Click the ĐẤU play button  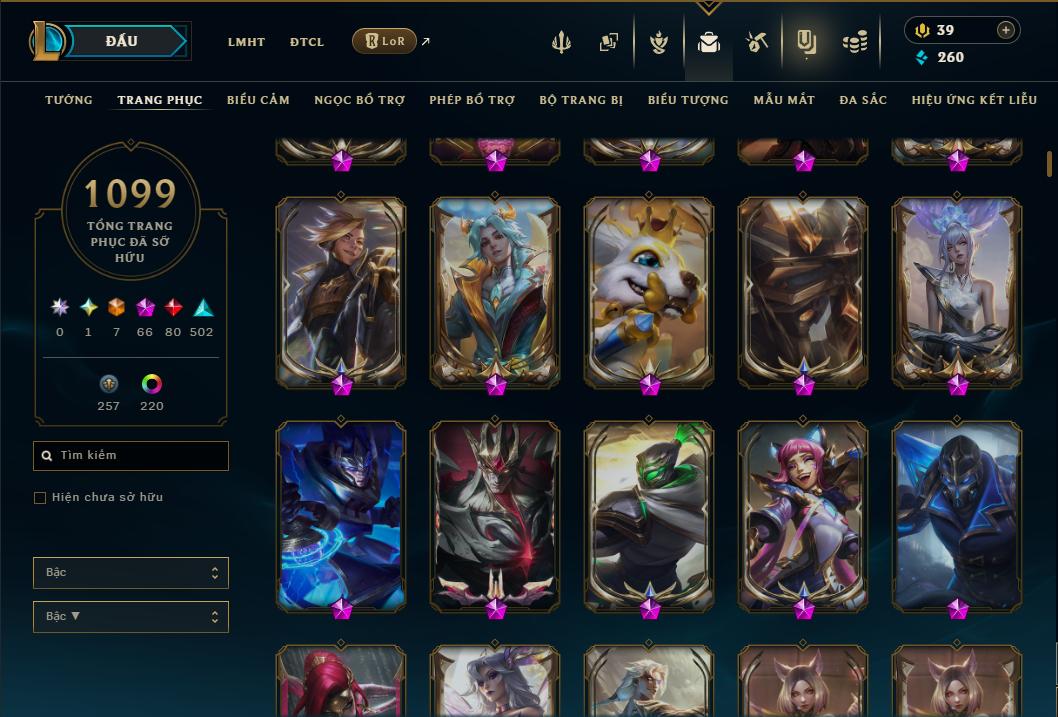122,41
